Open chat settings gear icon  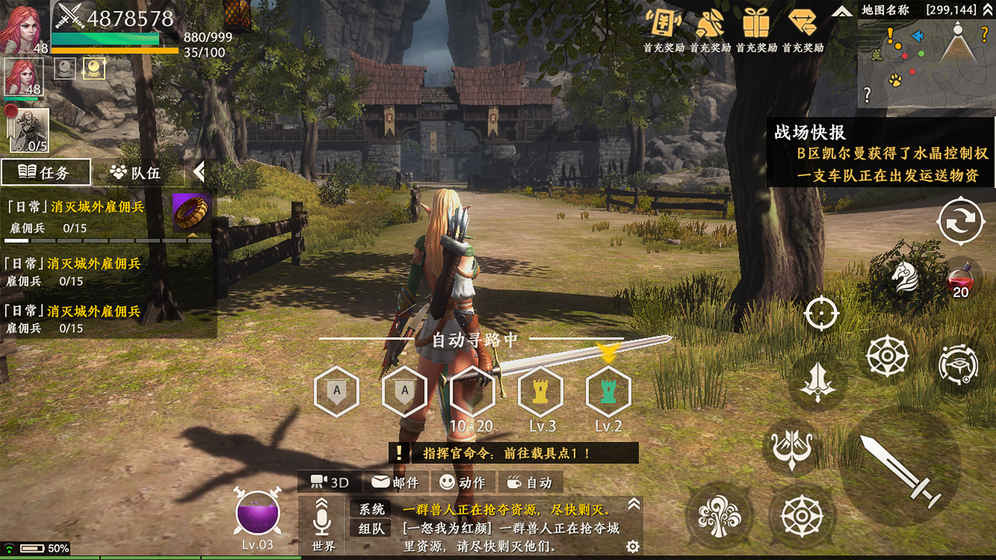[632, 546]
